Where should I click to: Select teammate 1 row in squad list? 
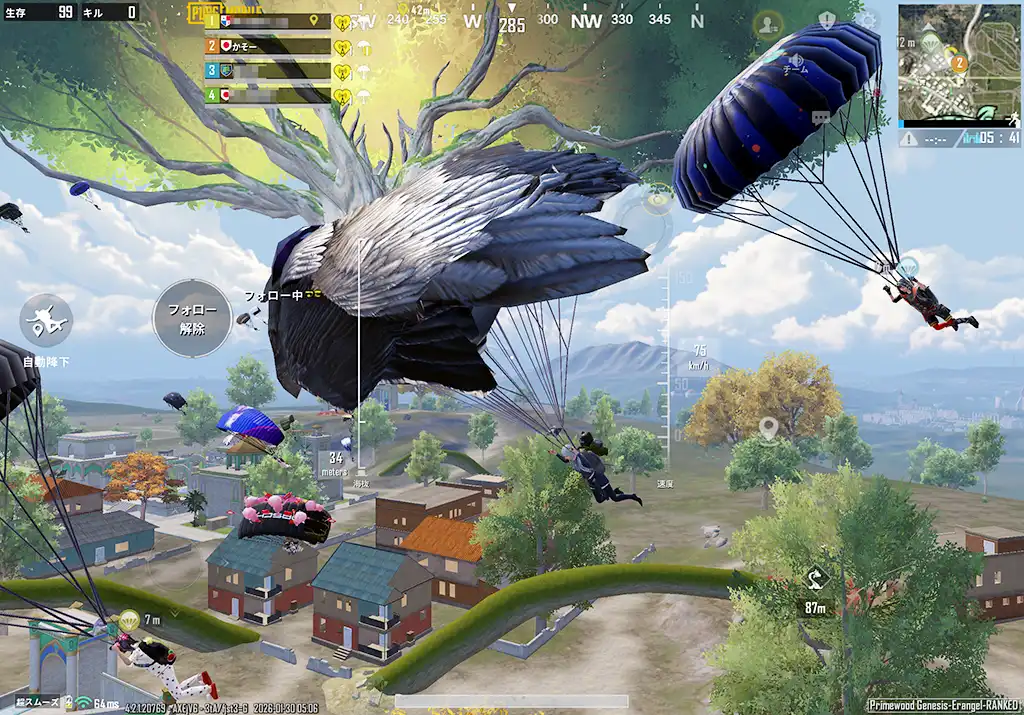click(268, 21)
